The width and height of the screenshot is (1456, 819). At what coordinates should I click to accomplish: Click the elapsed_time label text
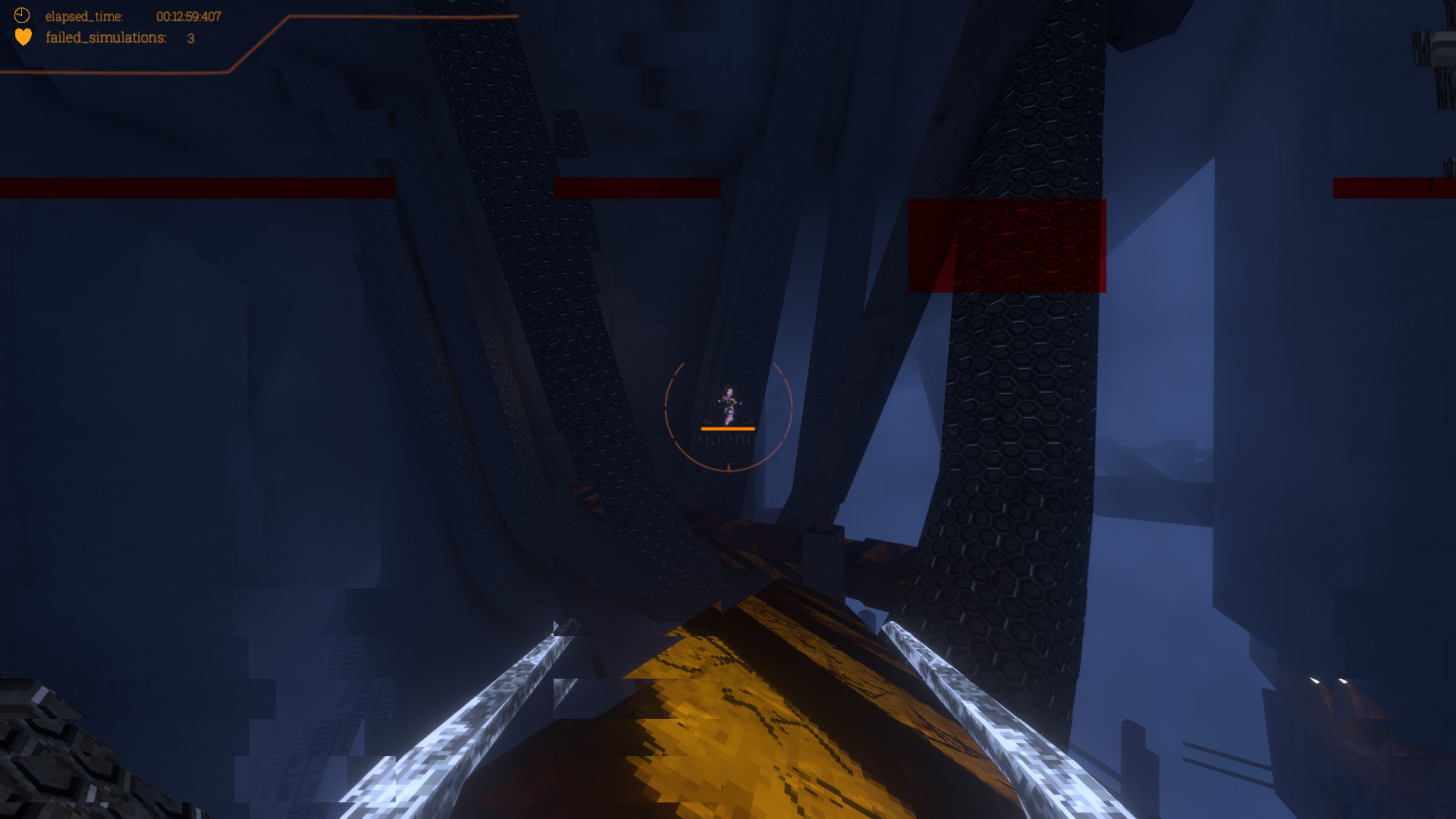click(x=83, y=15)
